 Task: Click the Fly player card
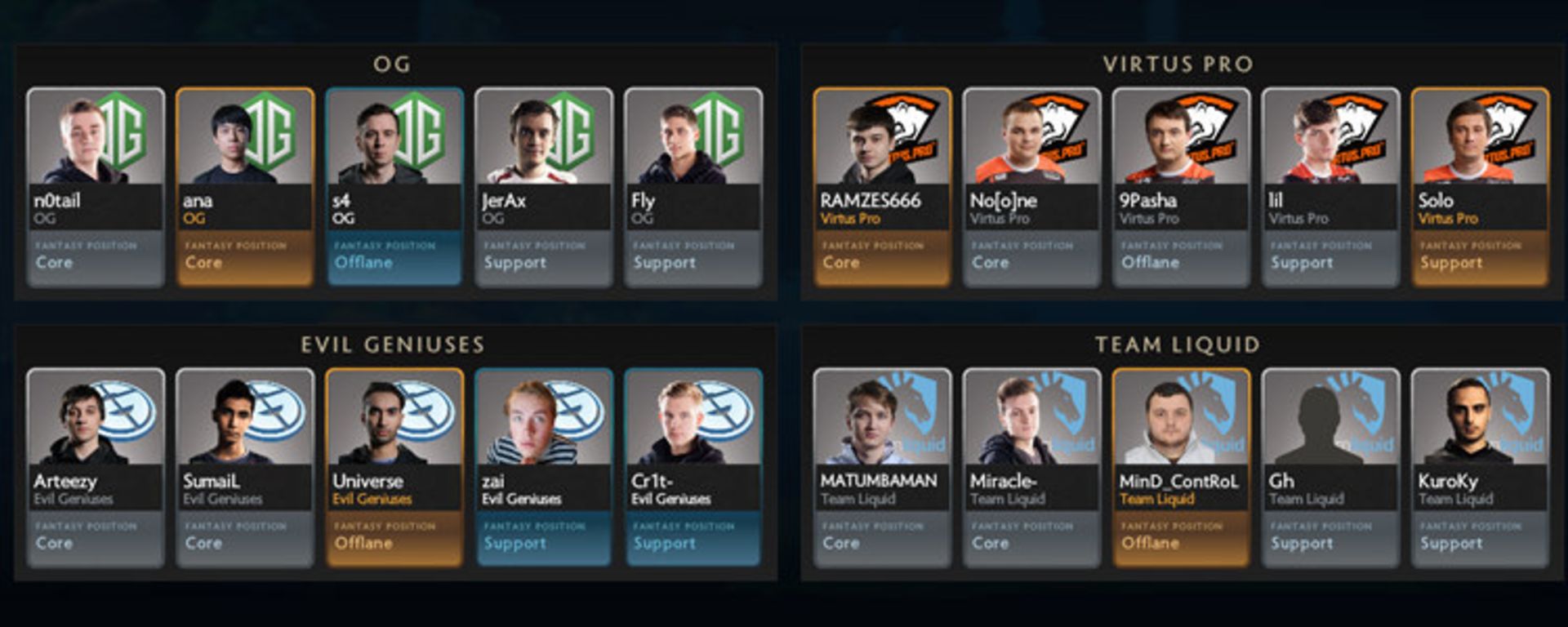[693, 187]
